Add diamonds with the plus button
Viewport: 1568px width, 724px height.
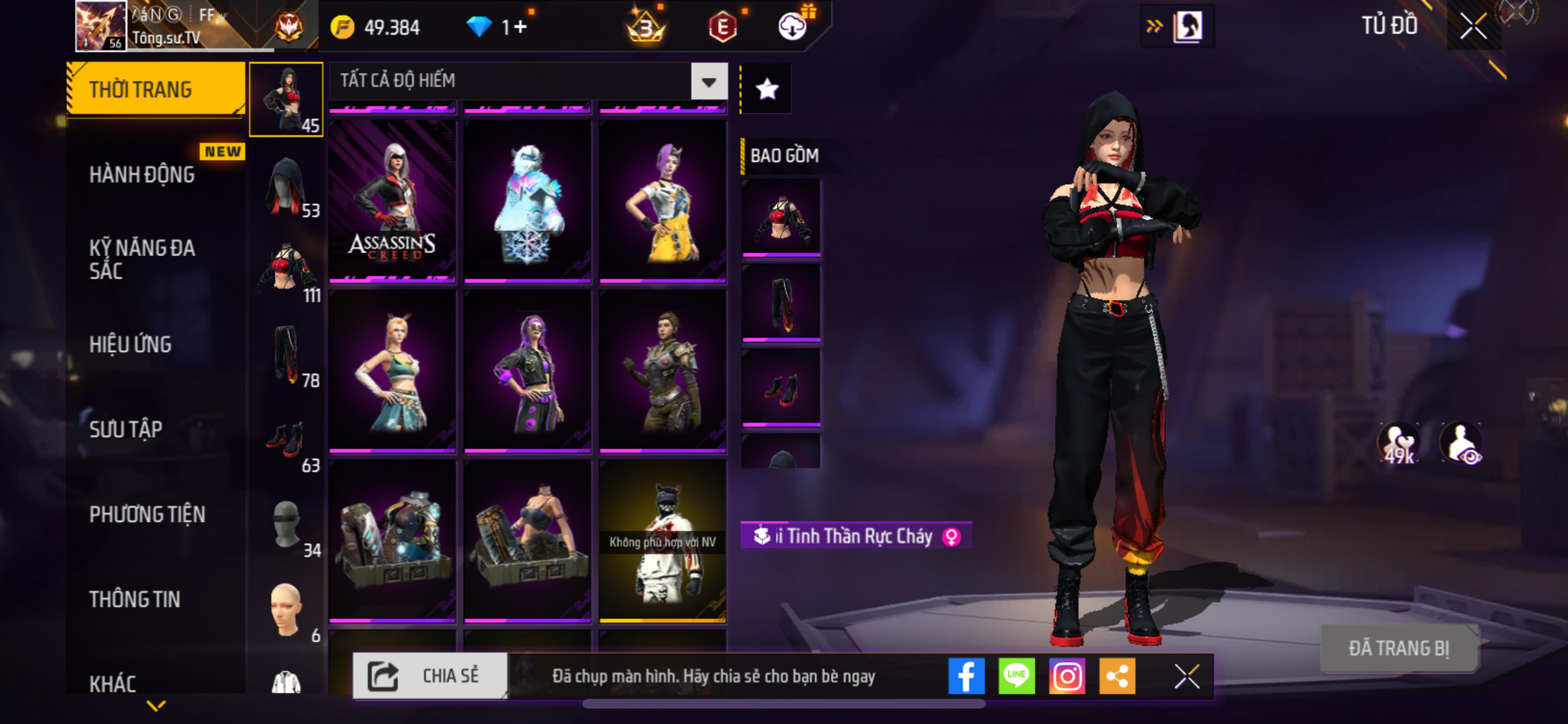[521, 27]
